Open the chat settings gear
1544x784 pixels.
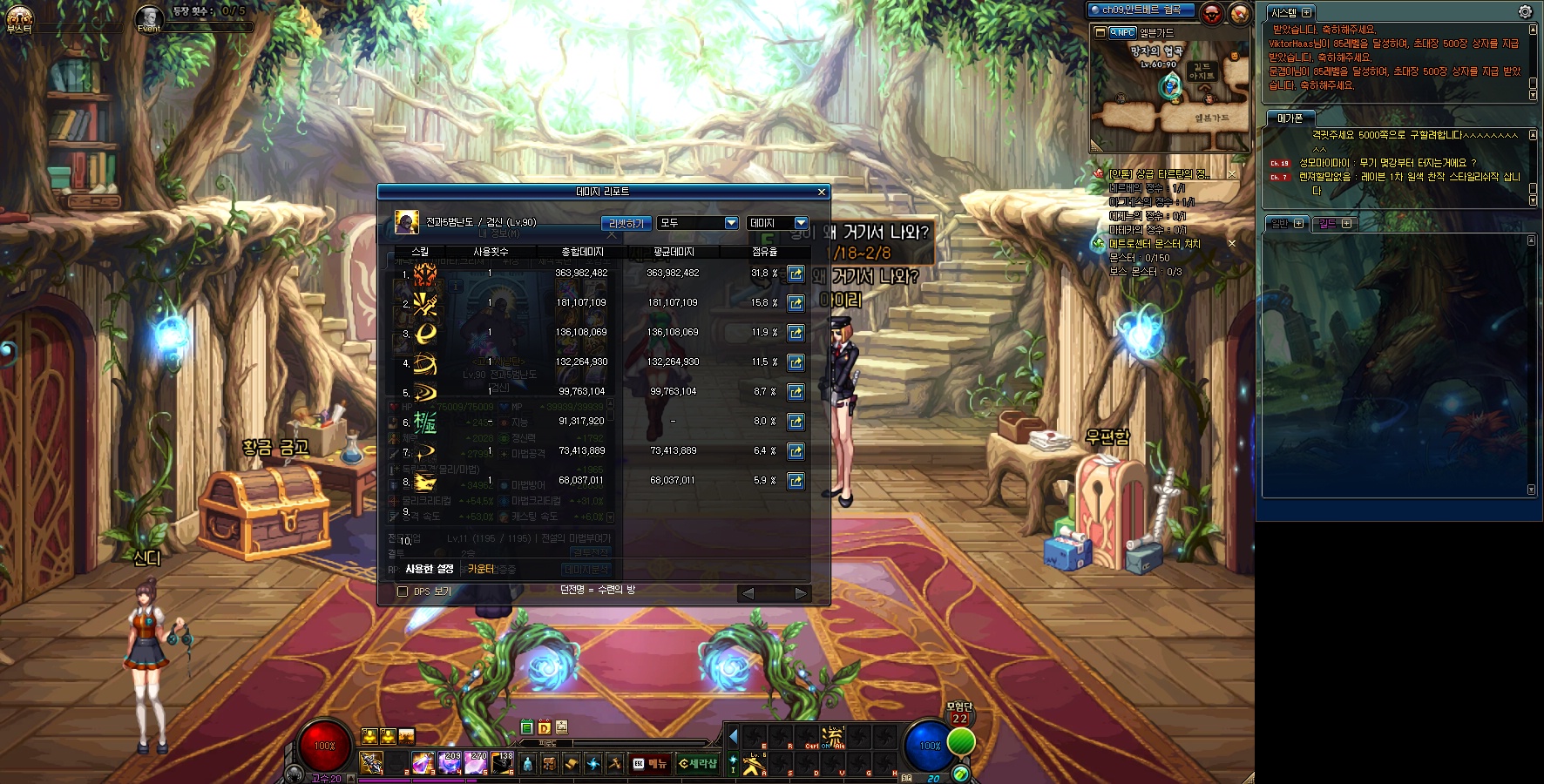1525,12
